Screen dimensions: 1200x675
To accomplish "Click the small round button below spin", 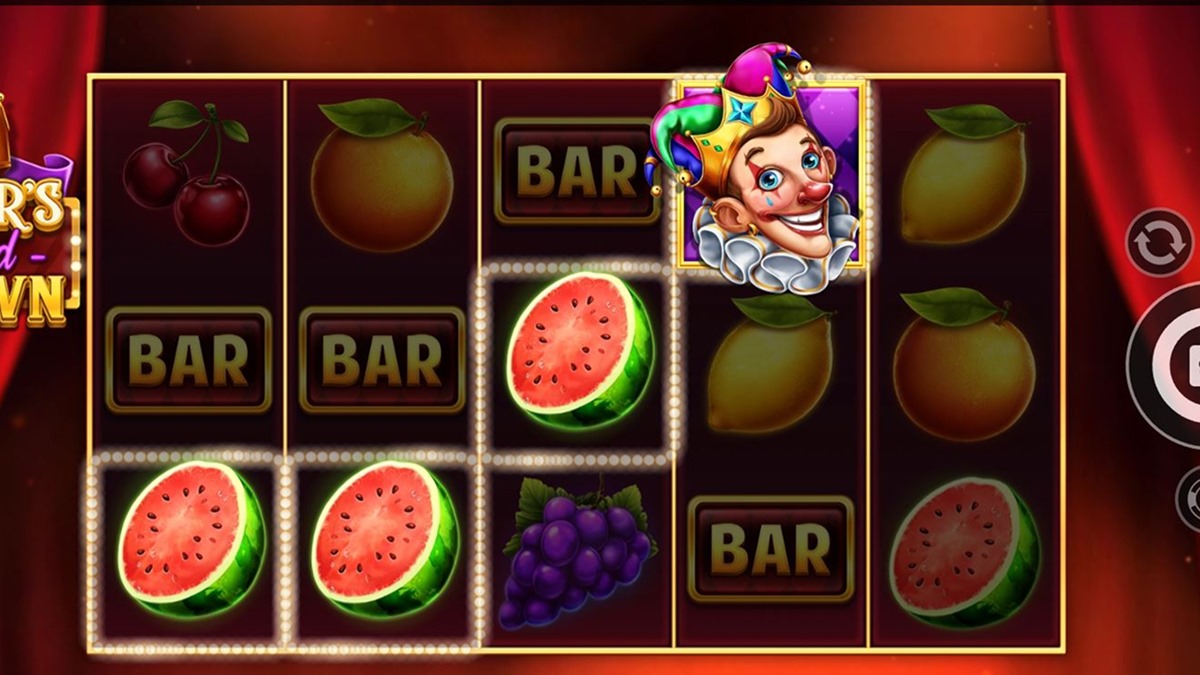I will 1189,498.
